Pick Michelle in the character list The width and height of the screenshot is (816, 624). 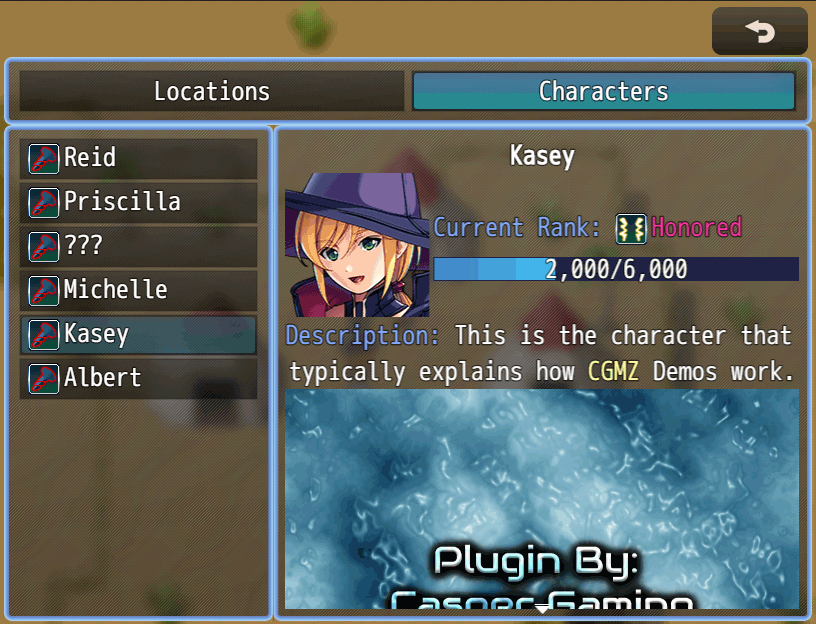point(138,290)
